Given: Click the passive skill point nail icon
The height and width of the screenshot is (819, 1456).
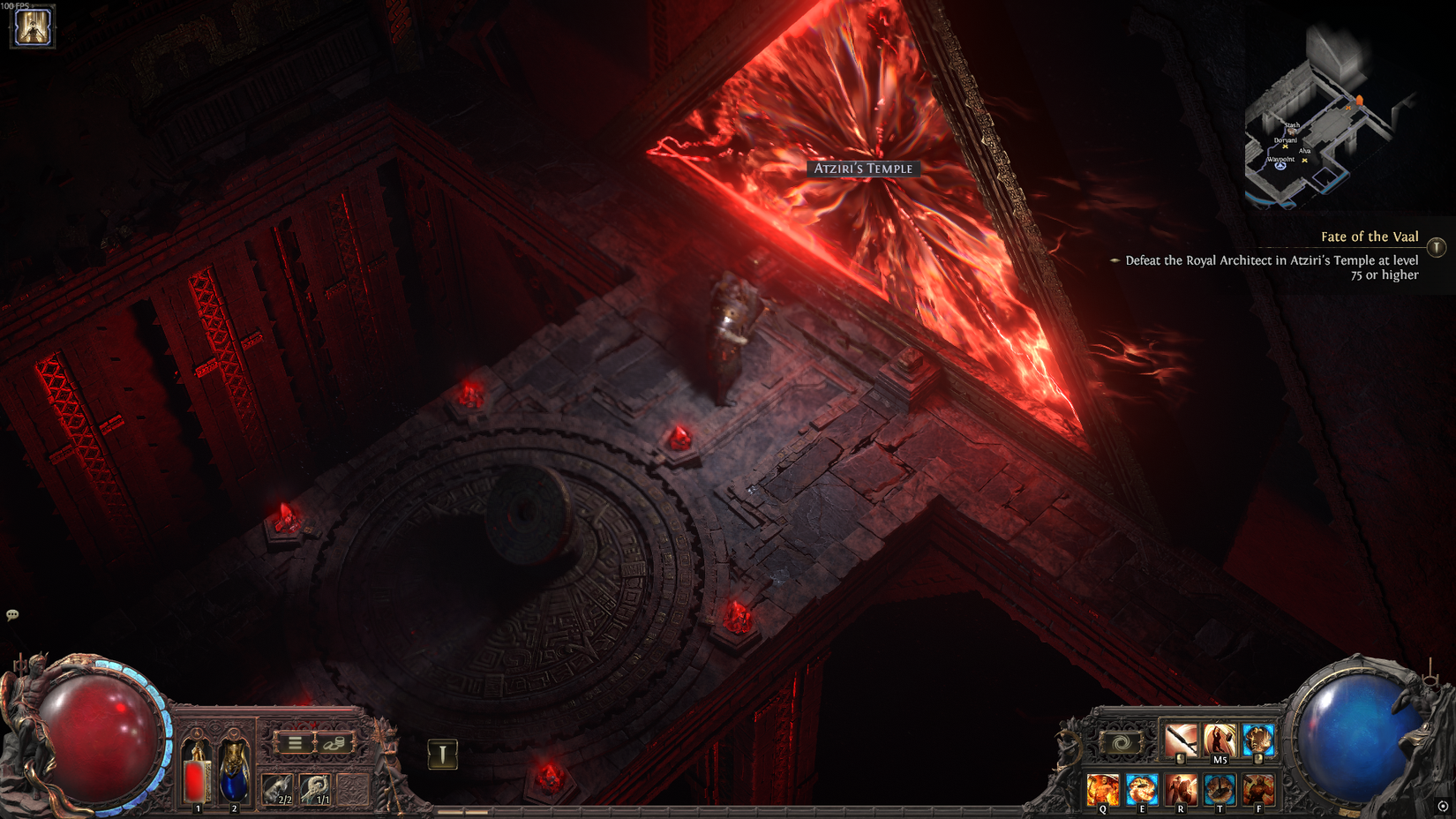Looking at the screenshot, I should point(442,753).
